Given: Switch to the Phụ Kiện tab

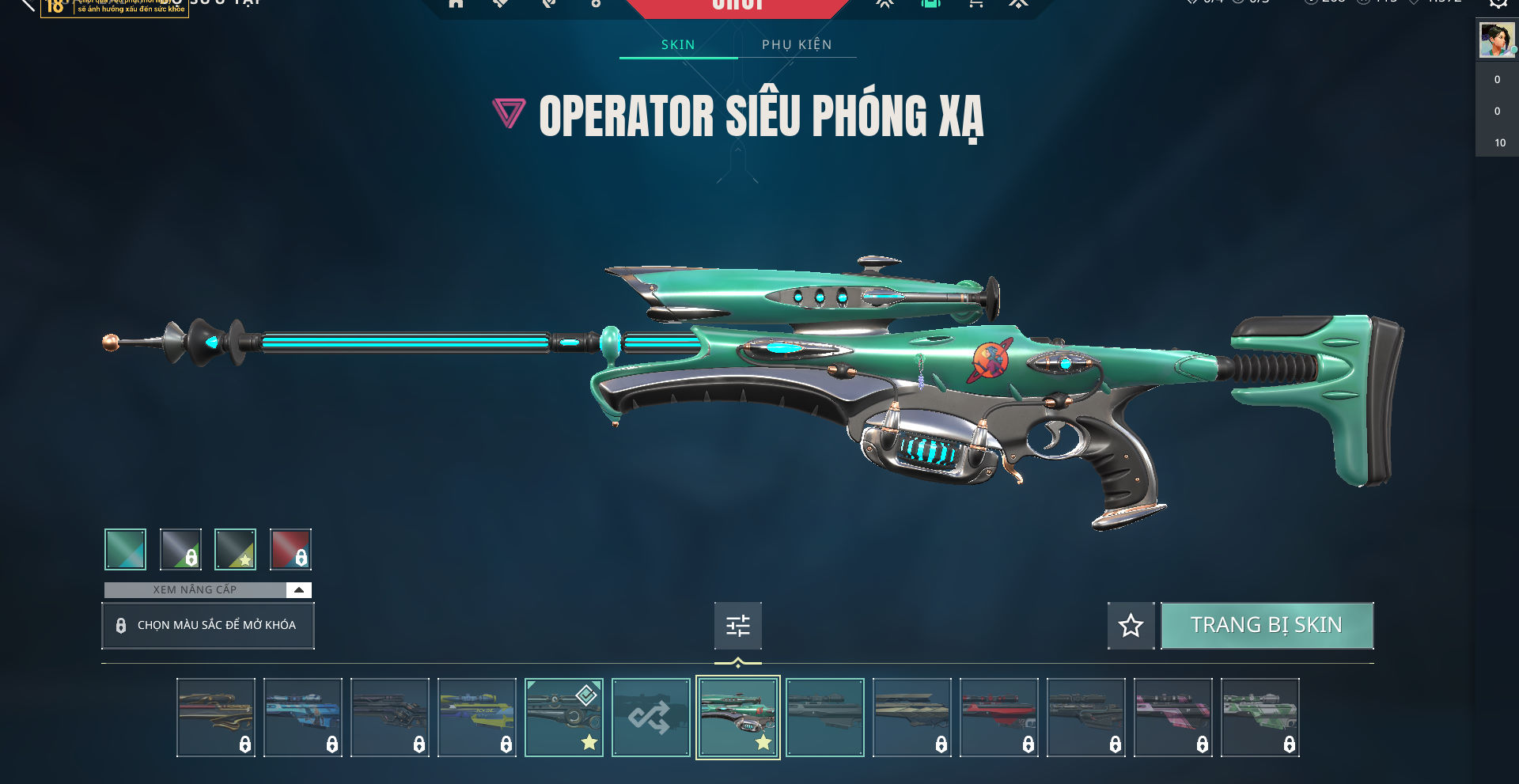Looking at the screenshot, I should tap(797, 45).
